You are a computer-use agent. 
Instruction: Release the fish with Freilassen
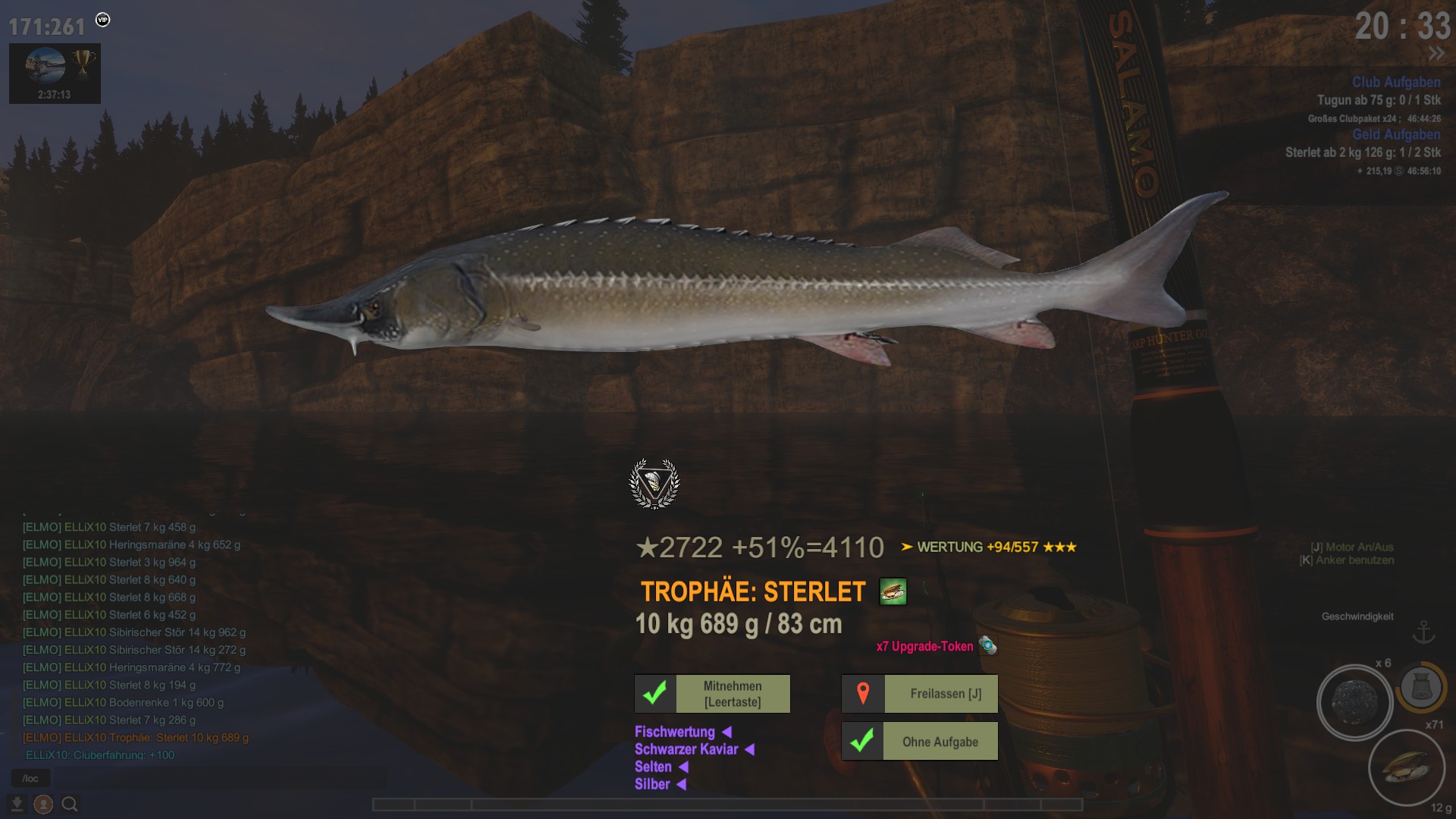919,694
